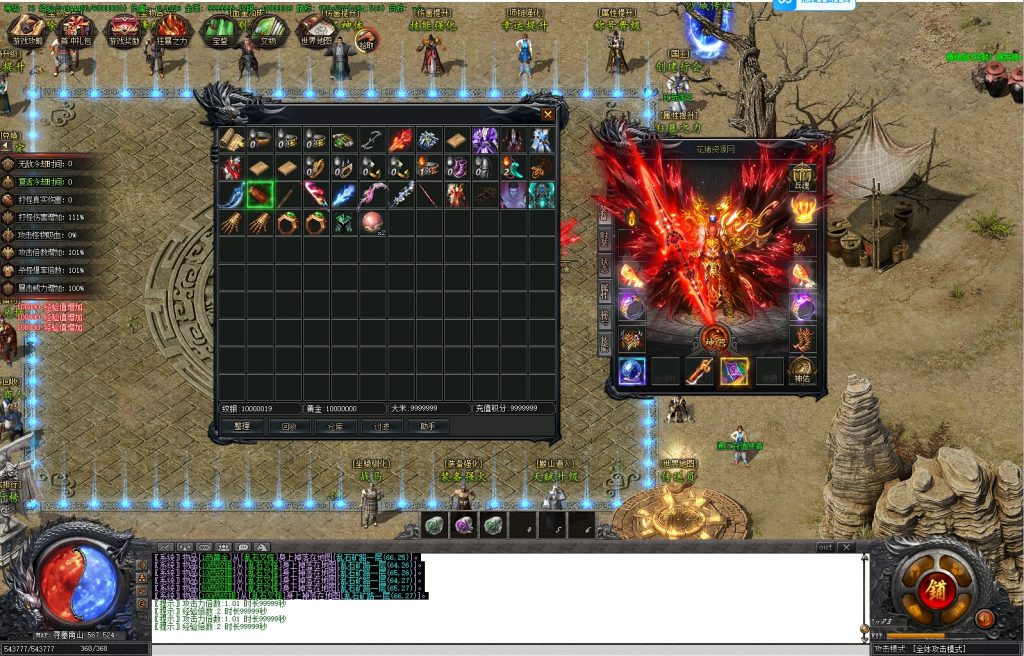Close the inventory bag window

547,115
